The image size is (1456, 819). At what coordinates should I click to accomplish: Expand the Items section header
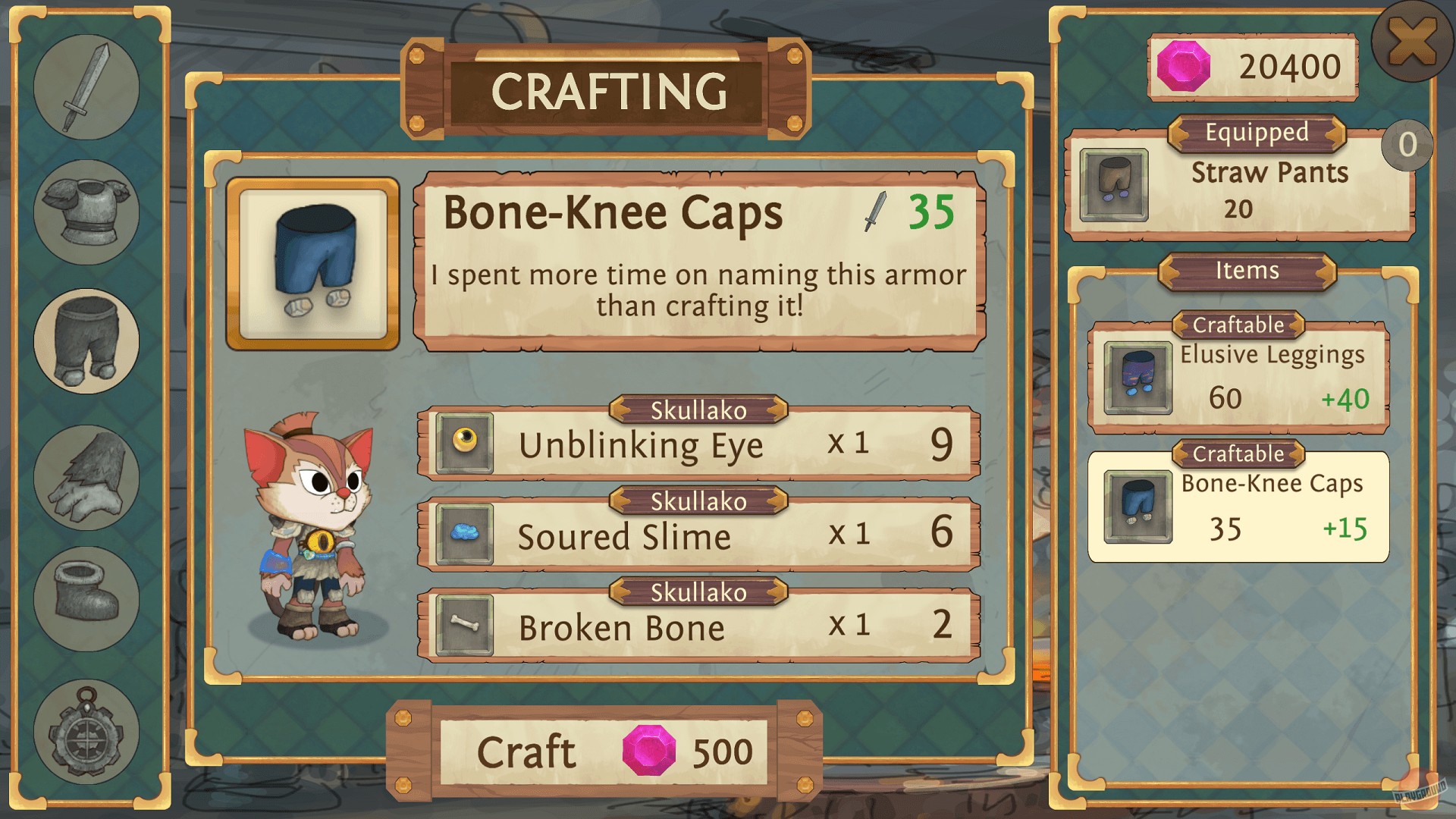pyautogui.click(x=1246, y=271)
